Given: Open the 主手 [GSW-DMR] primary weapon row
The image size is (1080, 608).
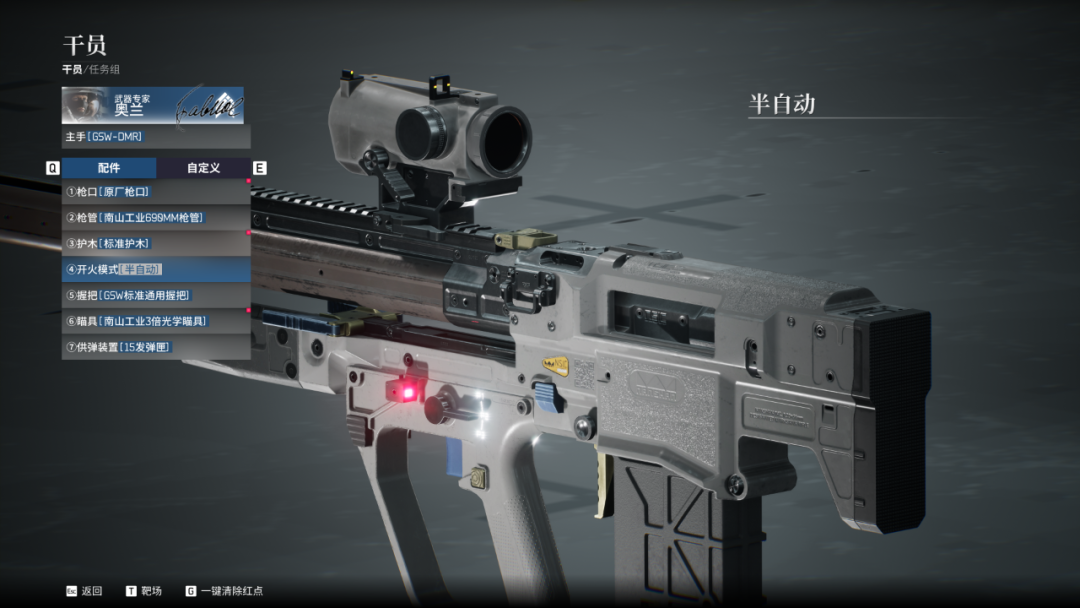Looking at the screenshot, I should tap(155, 136).
